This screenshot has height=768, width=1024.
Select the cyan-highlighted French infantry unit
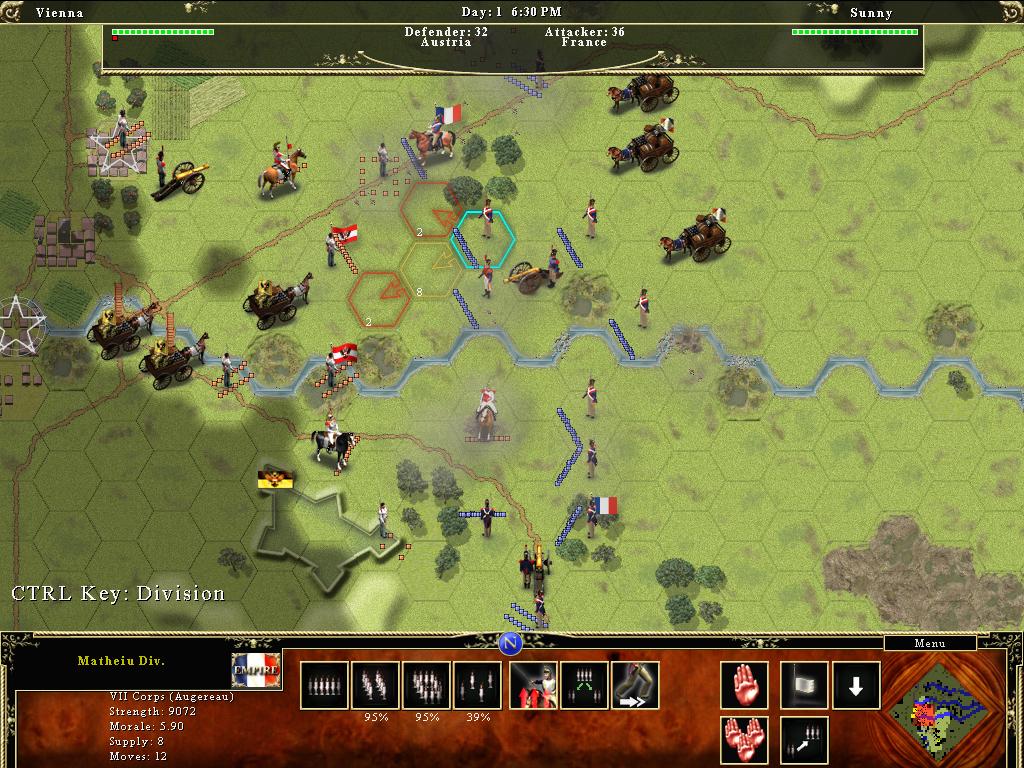point(487,237)
